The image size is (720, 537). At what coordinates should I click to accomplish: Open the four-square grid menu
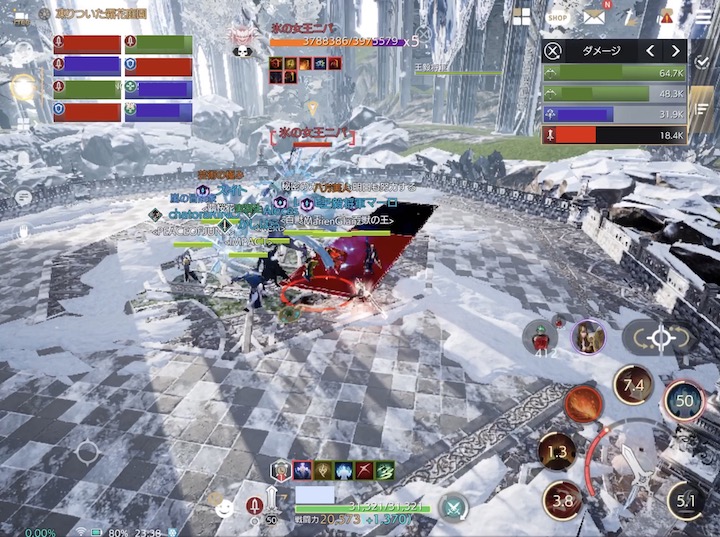click(521, 17)
